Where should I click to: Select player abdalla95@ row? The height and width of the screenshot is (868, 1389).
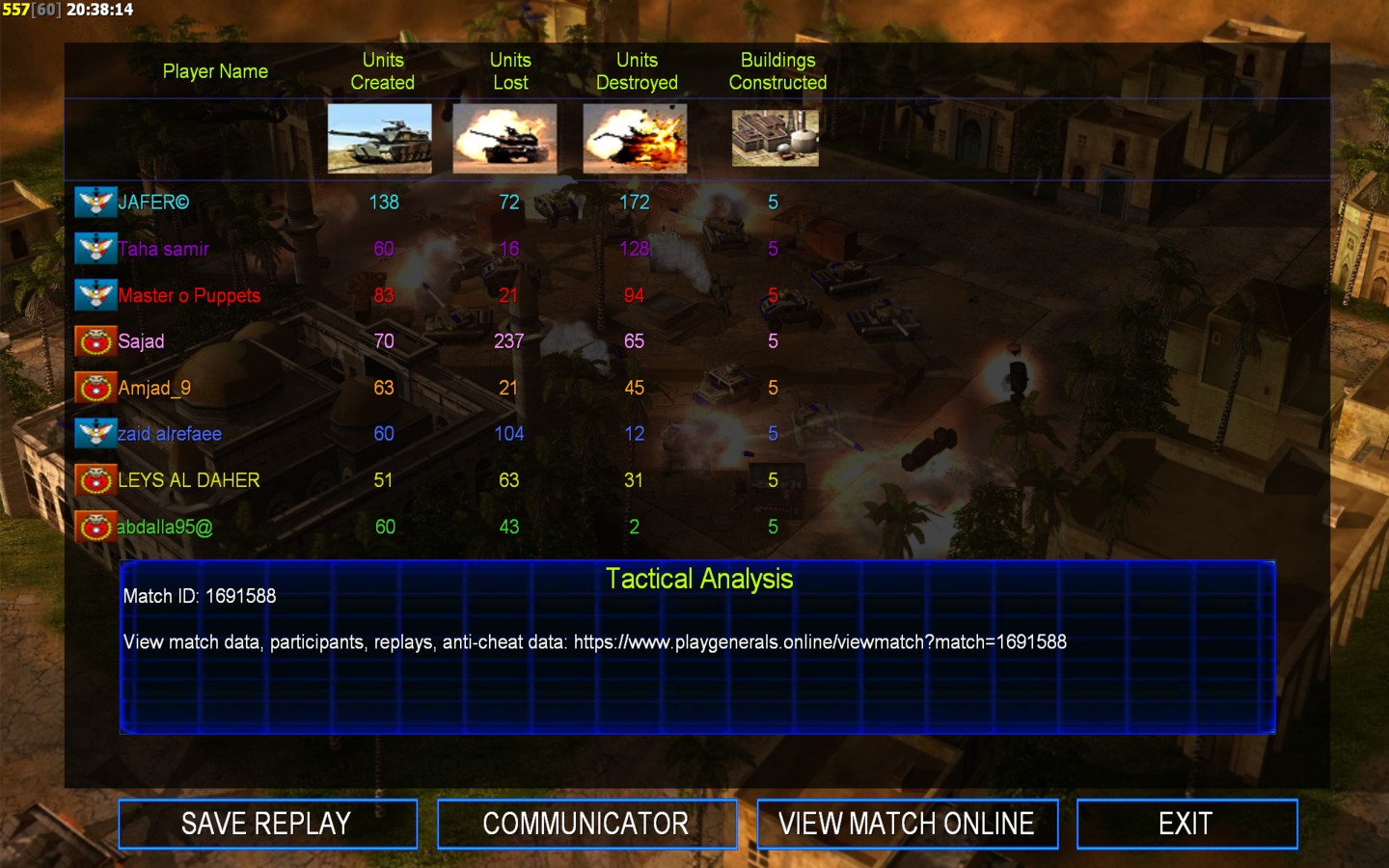(x=165, y=527)
